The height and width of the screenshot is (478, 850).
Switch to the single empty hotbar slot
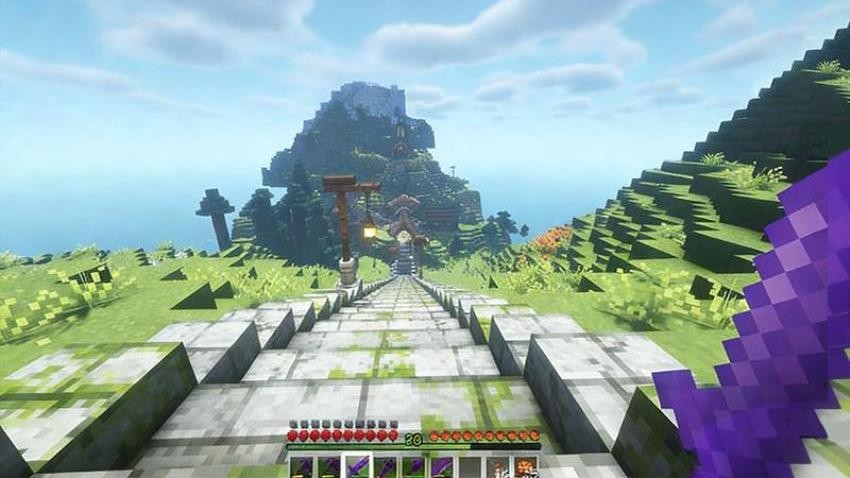pyautogui.click(x=469, y=467)
